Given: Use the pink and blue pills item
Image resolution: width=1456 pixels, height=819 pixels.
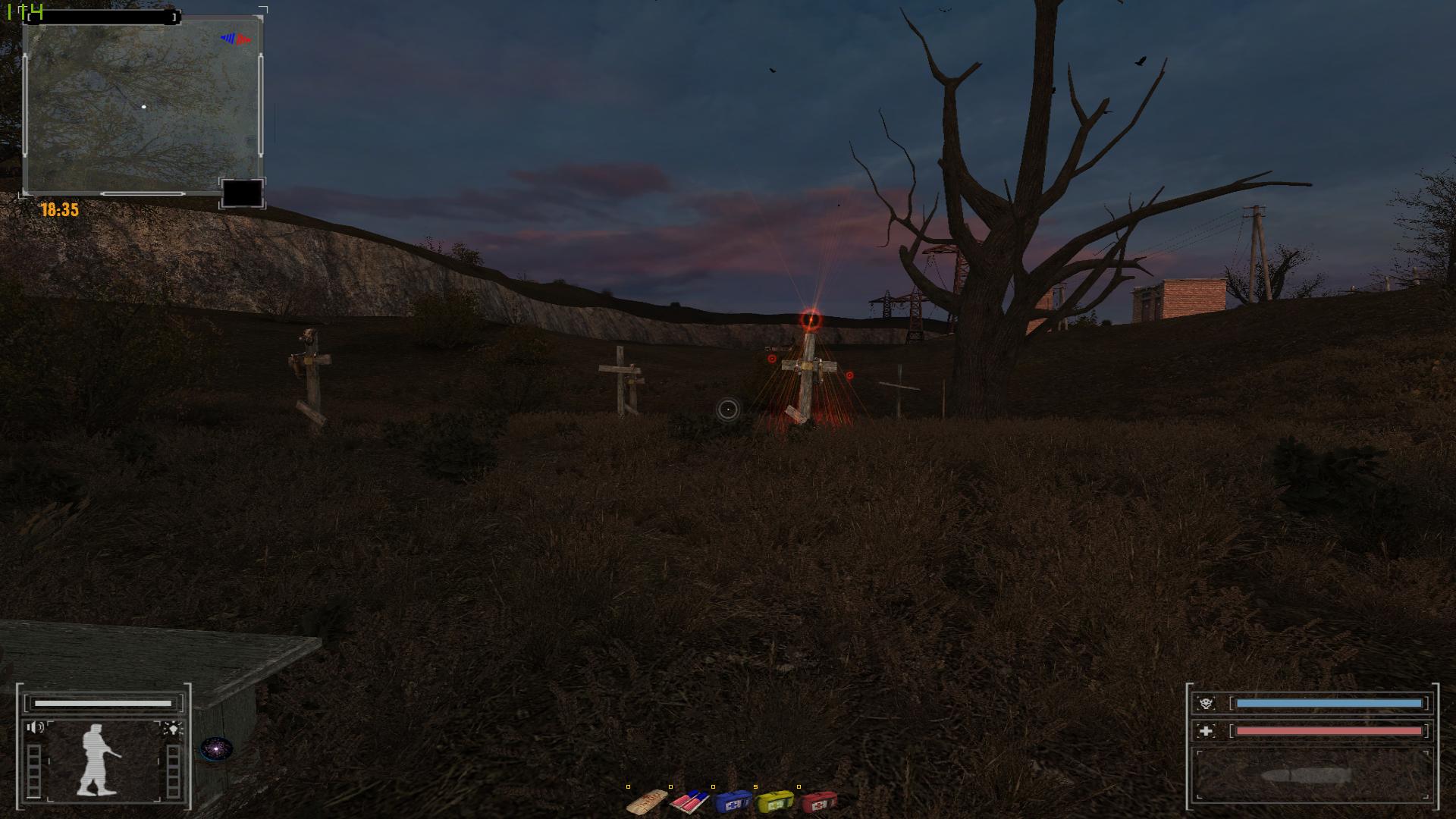Looking at the screenshot, I should coord(689,801).
